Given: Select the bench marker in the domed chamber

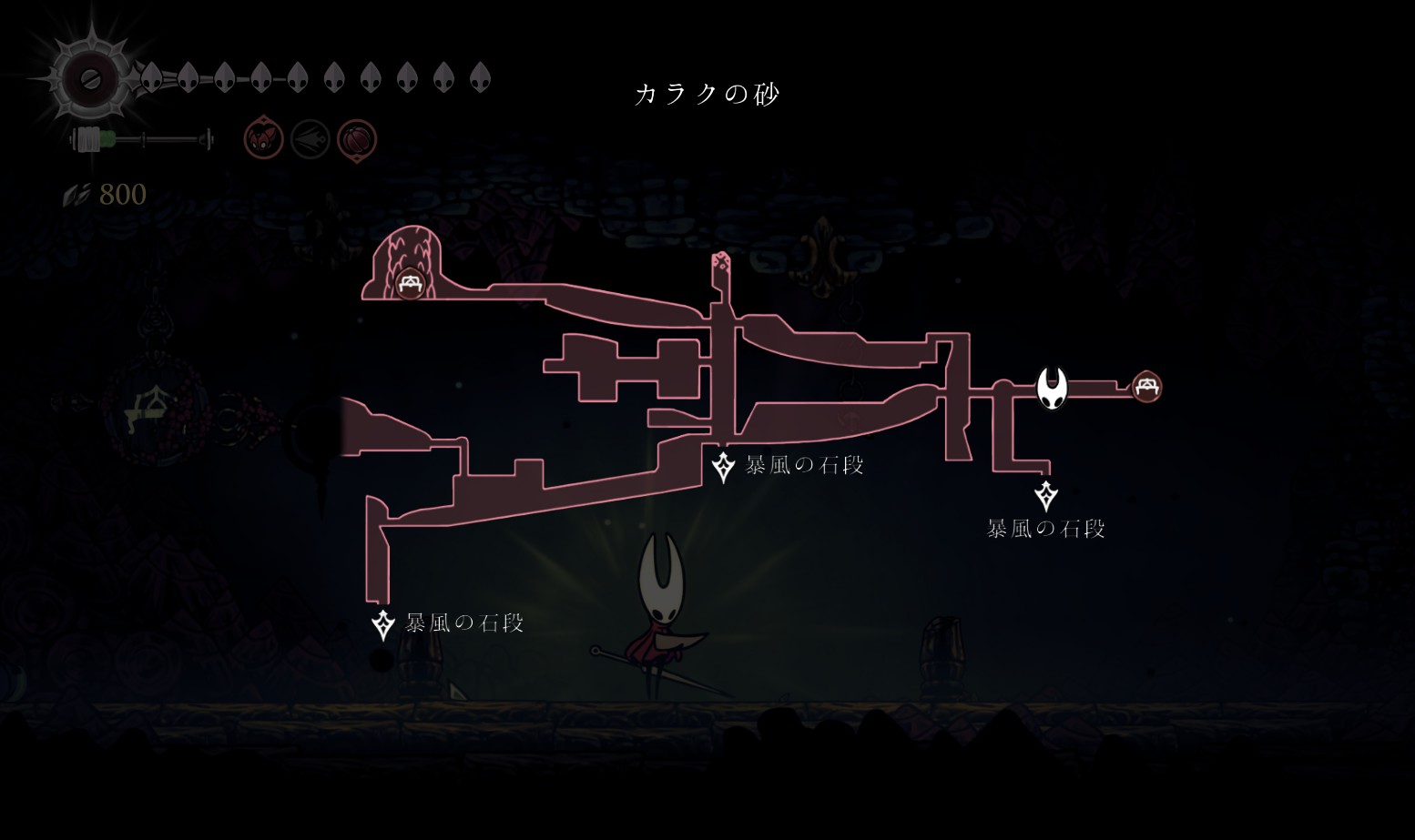Looking at the screenshot, I should pos(410,284).
